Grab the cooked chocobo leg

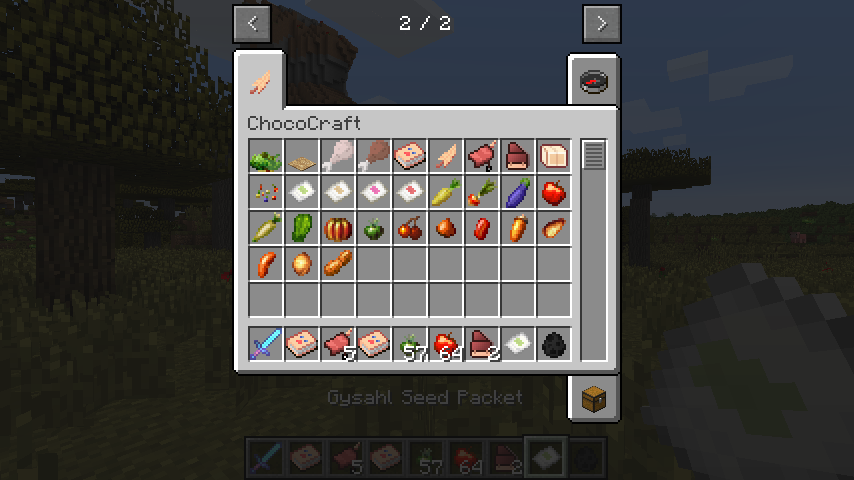[373, 157]
